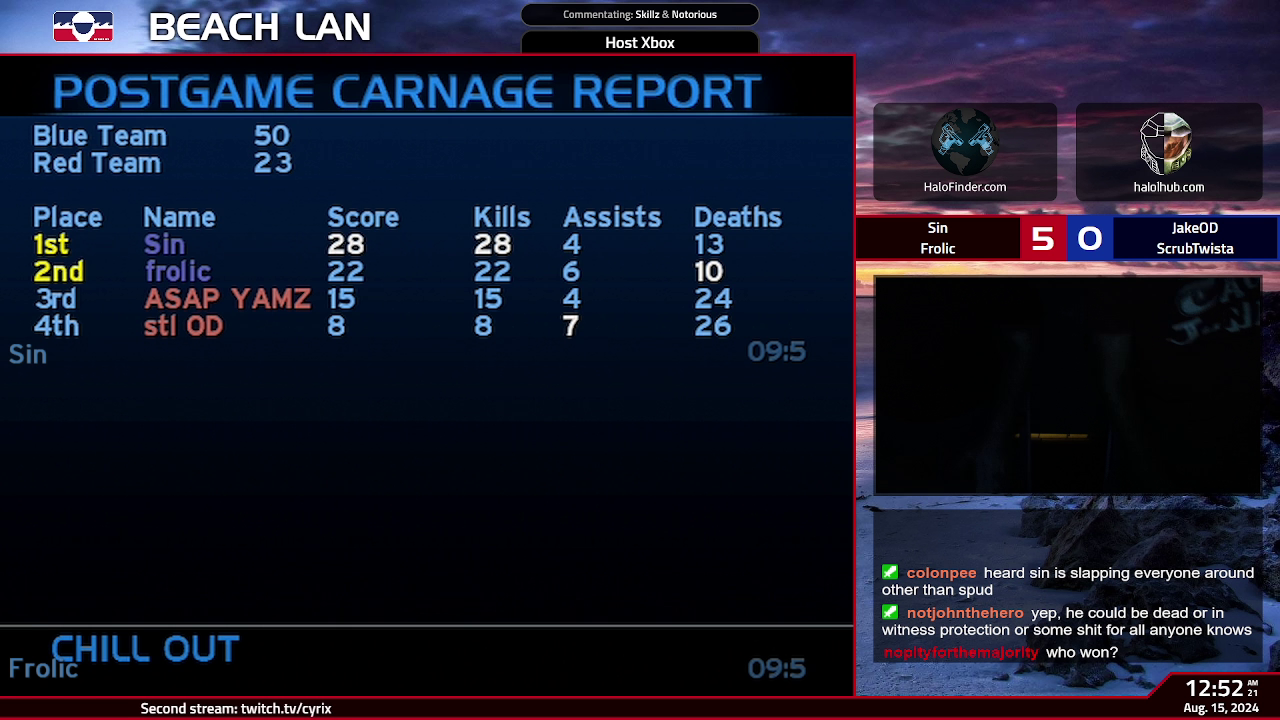Image resolution: width=1280 pixels, height=720 pixels.
Task: Pick the stl OD player row
Action: click(183, 326)
